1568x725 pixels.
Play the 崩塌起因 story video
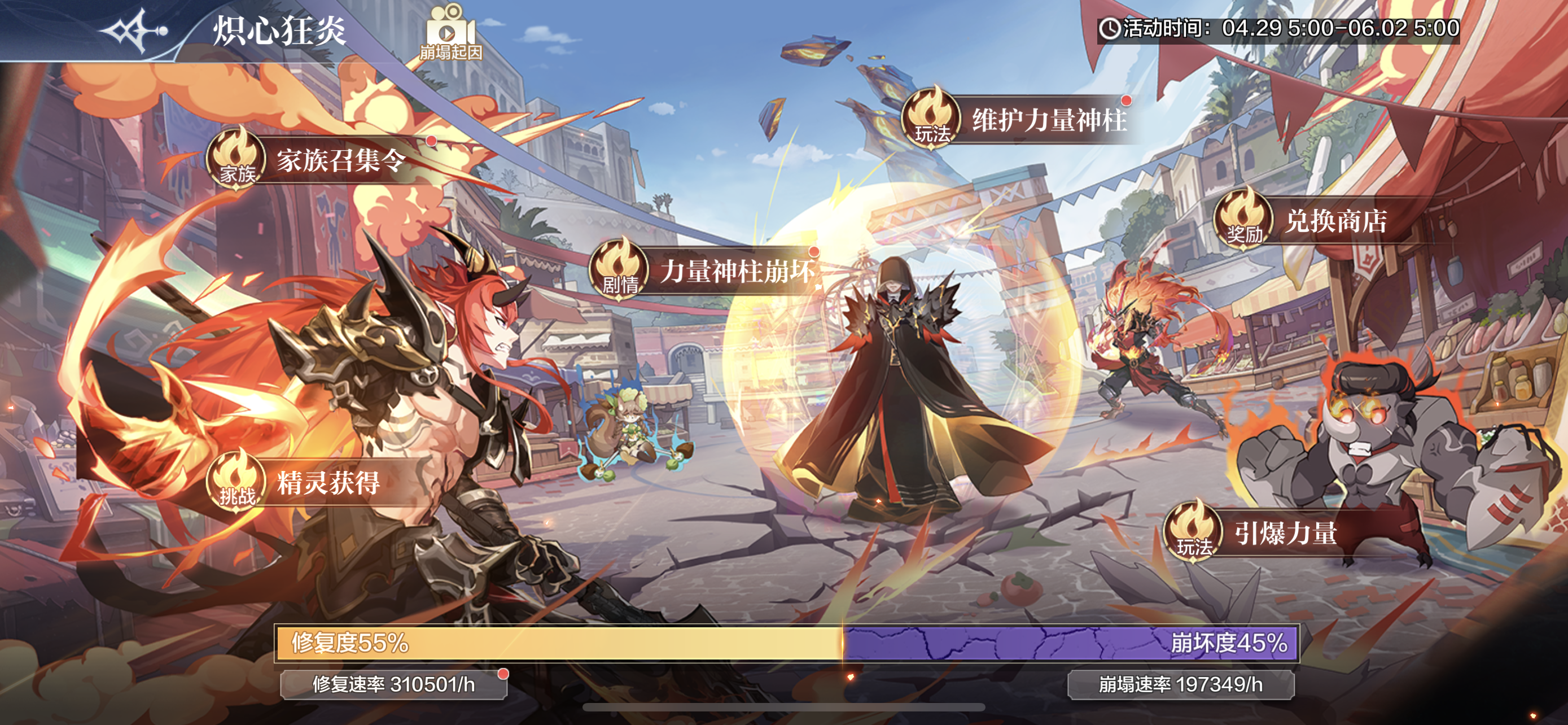[x=450, y=33]
